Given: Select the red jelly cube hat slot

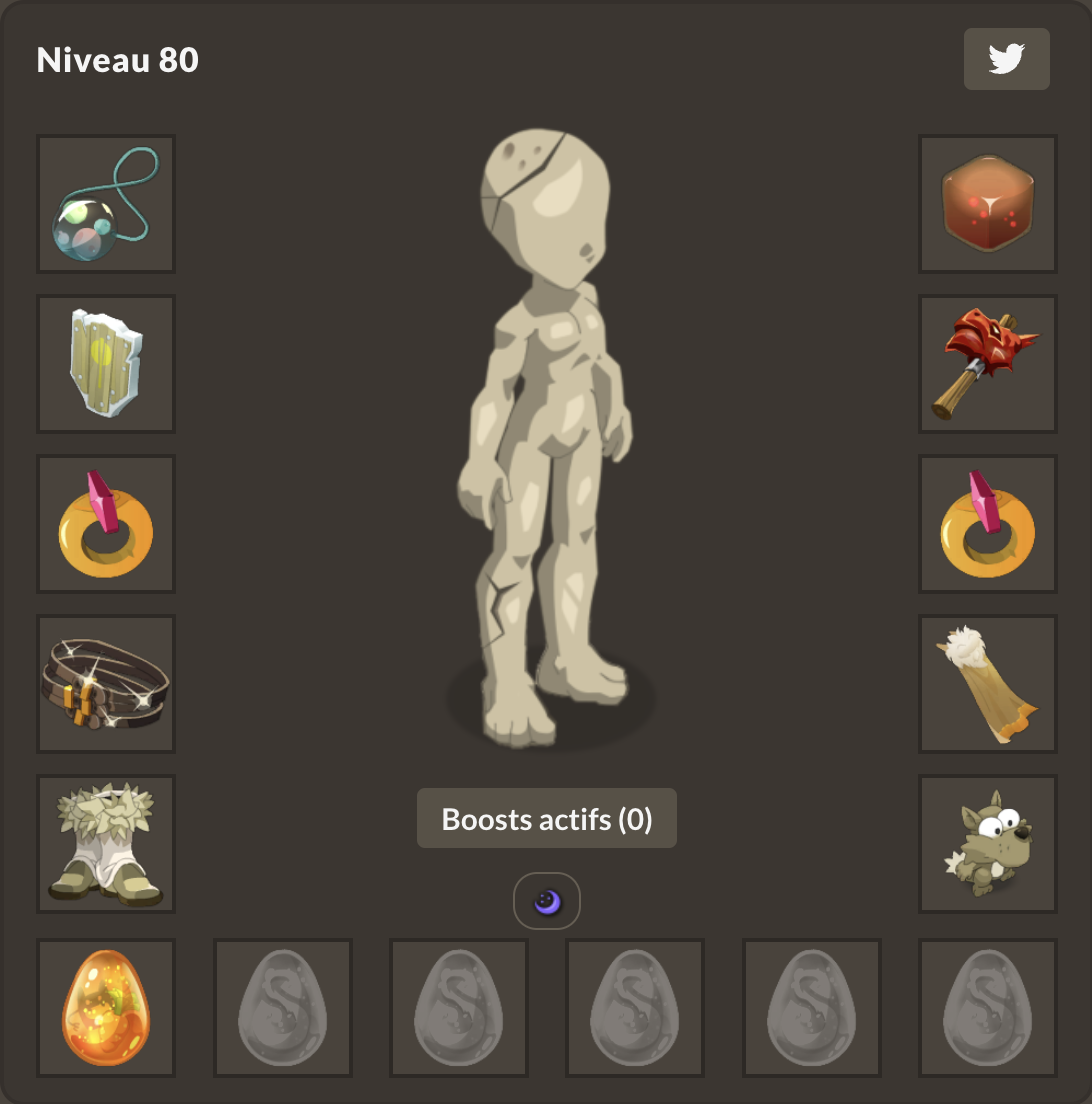Looking at the screenshot, I should 988,204.
